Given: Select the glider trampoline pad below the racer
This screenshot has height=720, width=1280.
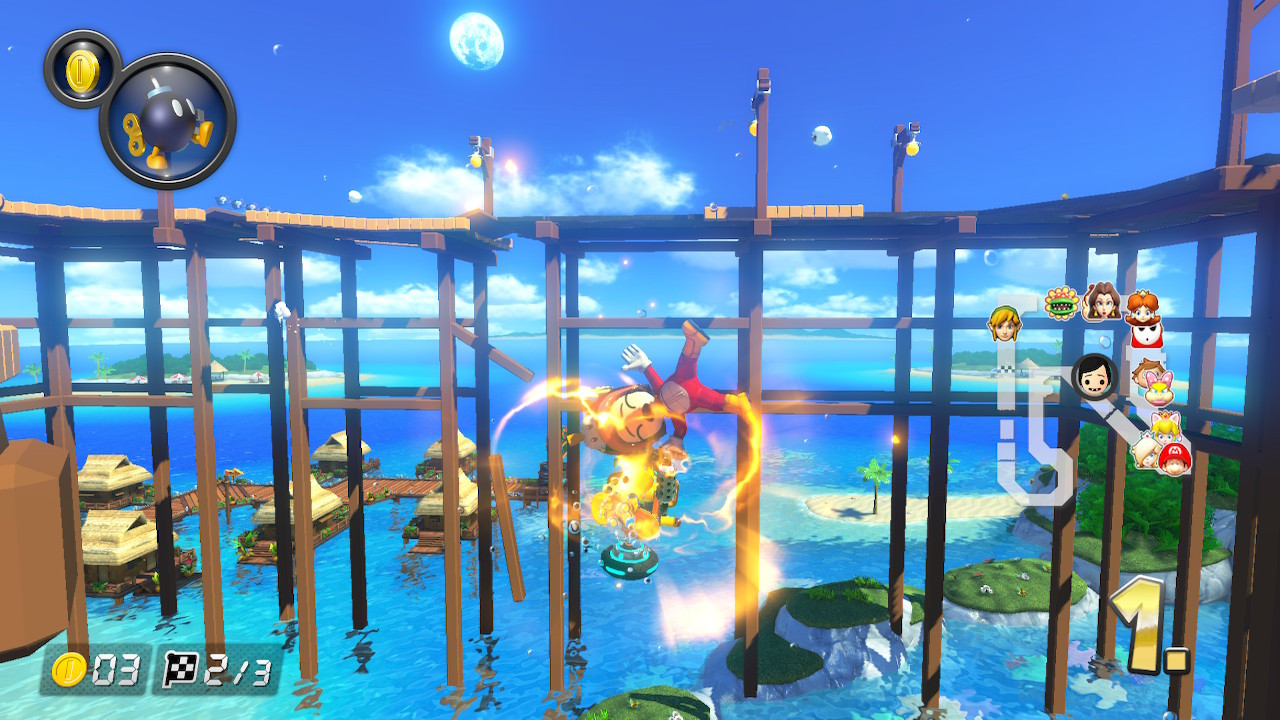Looking at the screenshot, I should pyautogui.click(x=630, y=560).
